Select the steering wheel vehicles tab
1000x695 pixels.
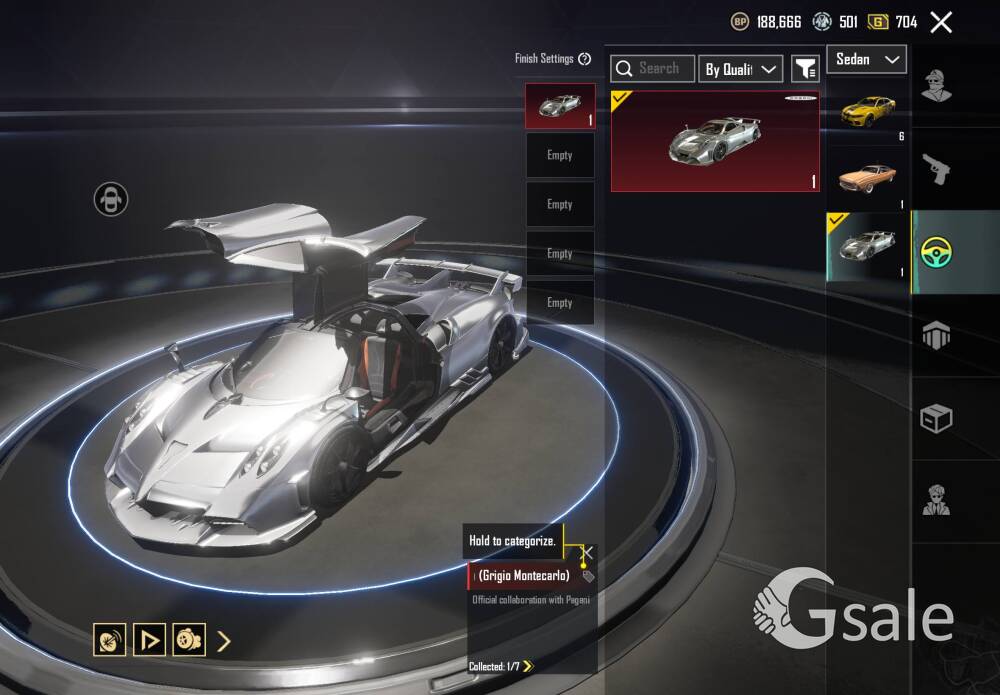coord(937,252)
